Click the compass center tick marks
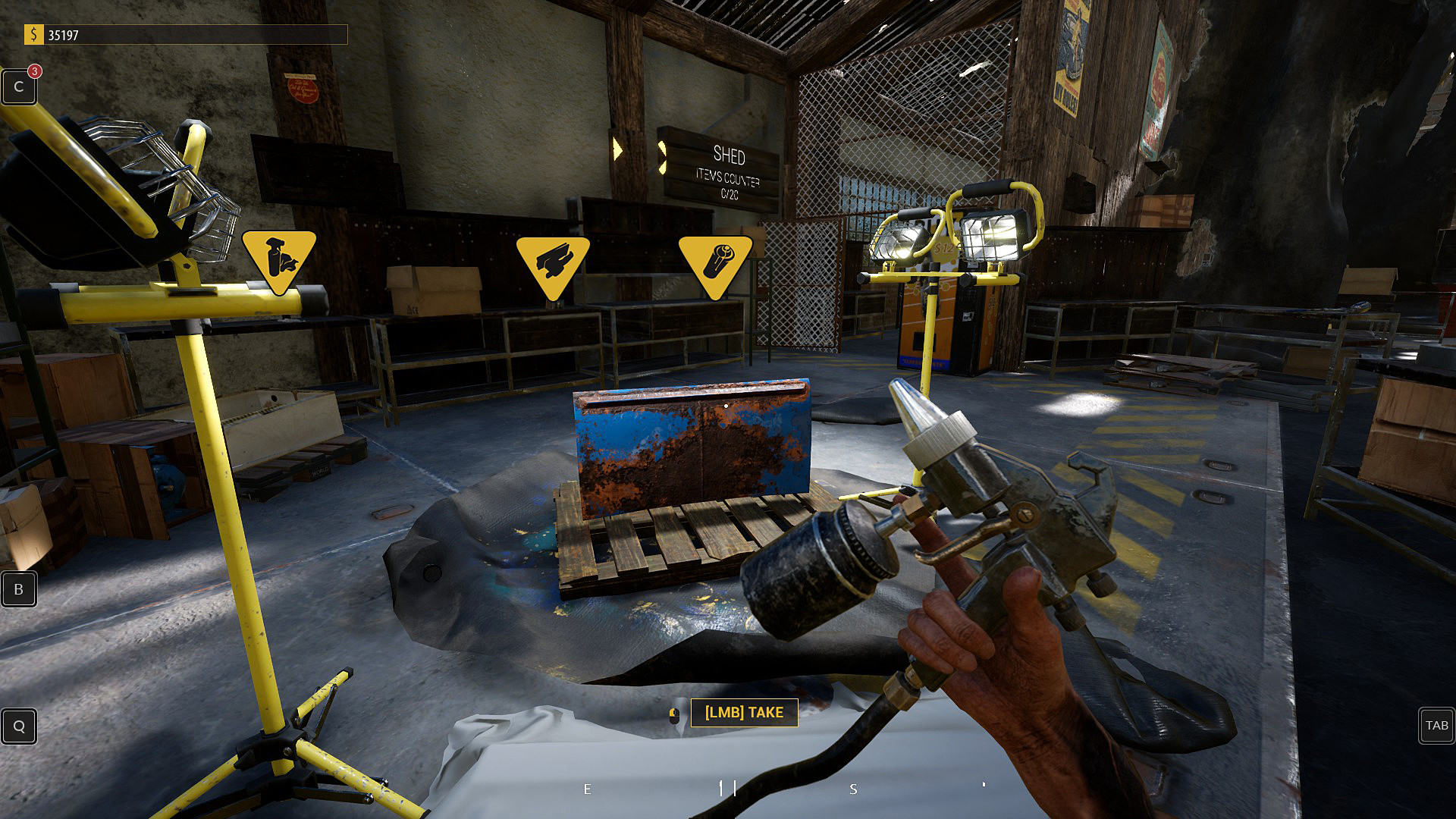The width and height of the screenshot is (1456, 819). coord(726,787)
